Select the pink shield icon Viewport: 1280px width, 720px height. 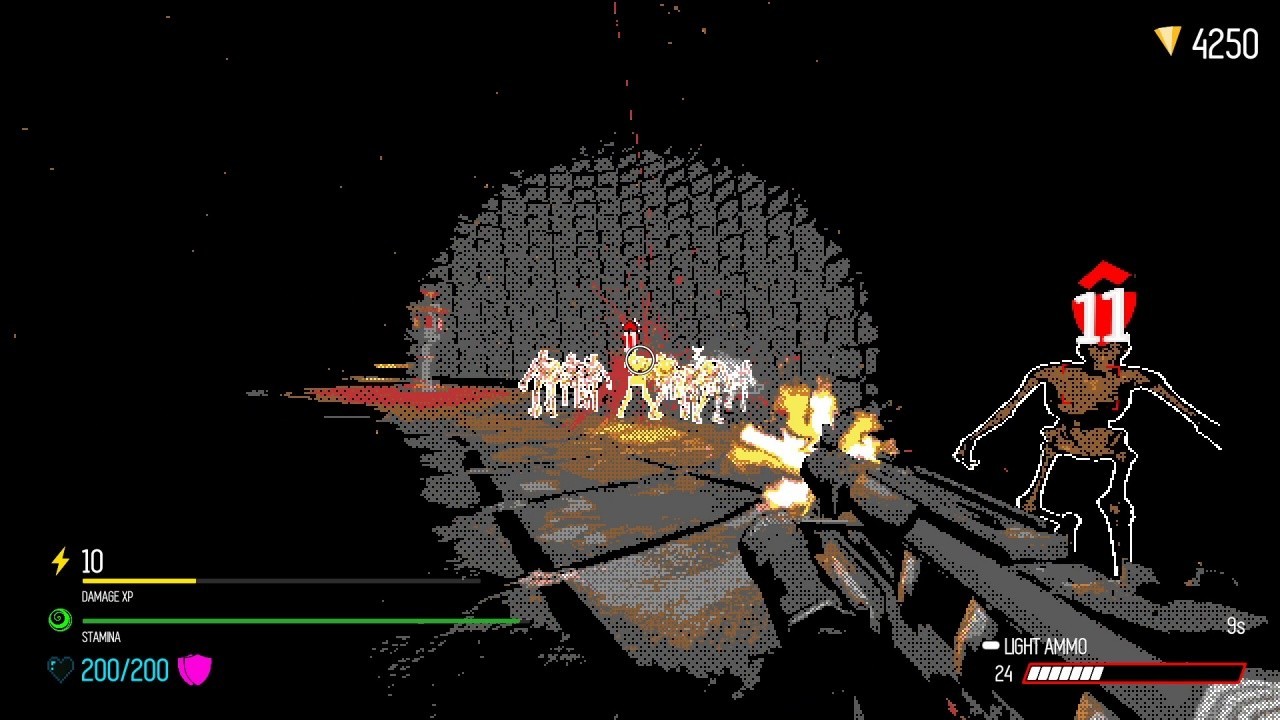[195, 669]
